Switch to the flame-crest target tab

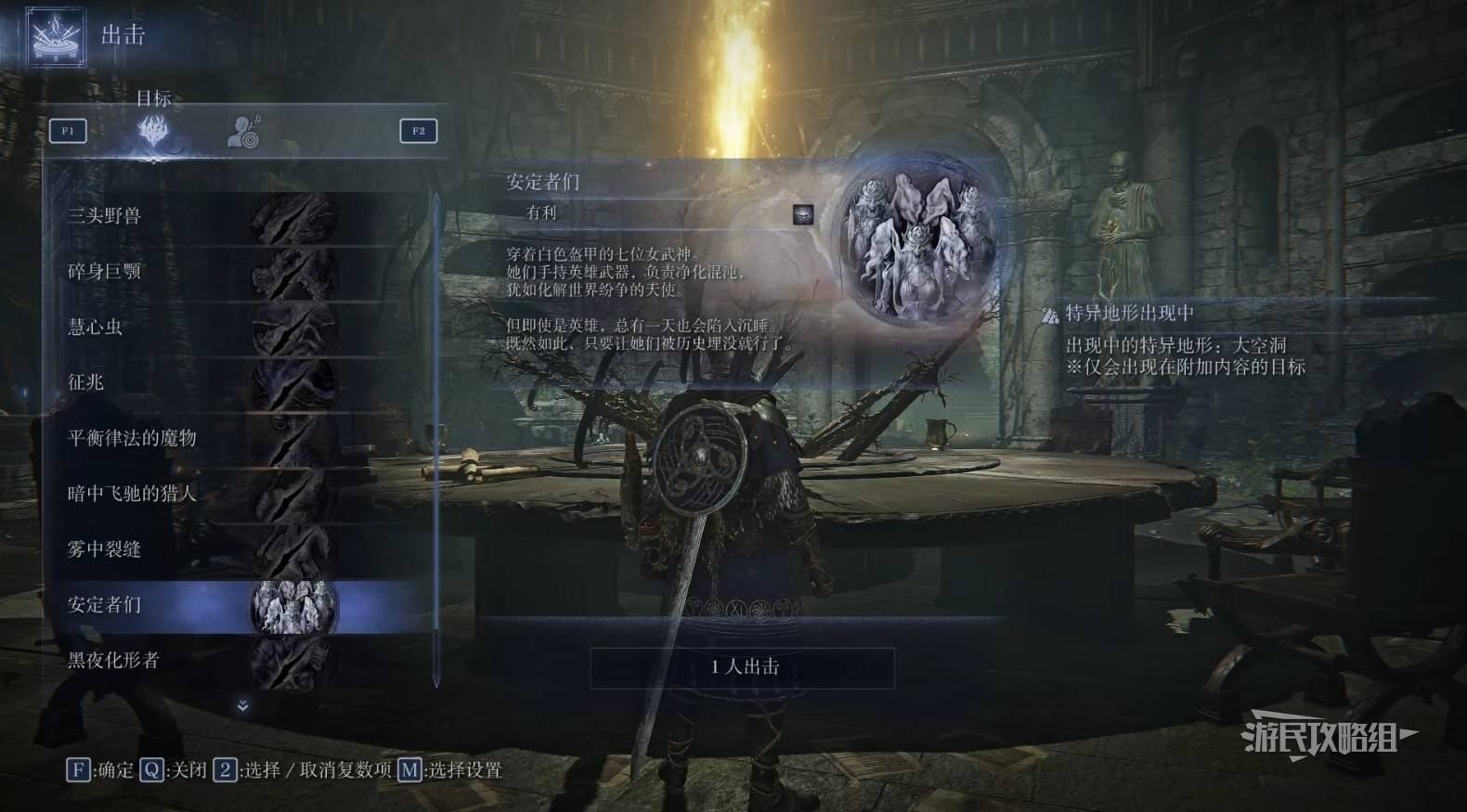click(x=154, y=131)
